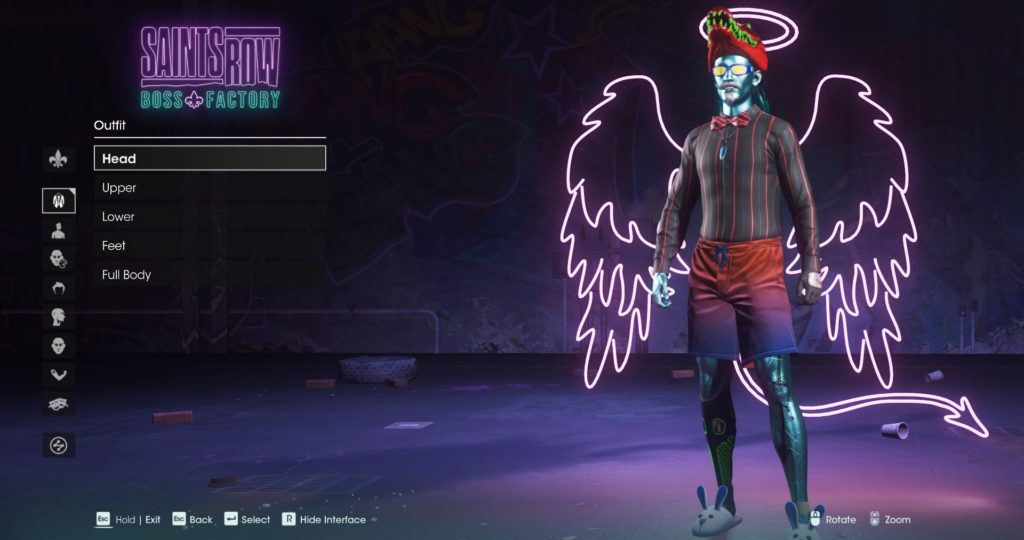Open the body torso tab
This screenshot has height=540, width=1024.
58,230
